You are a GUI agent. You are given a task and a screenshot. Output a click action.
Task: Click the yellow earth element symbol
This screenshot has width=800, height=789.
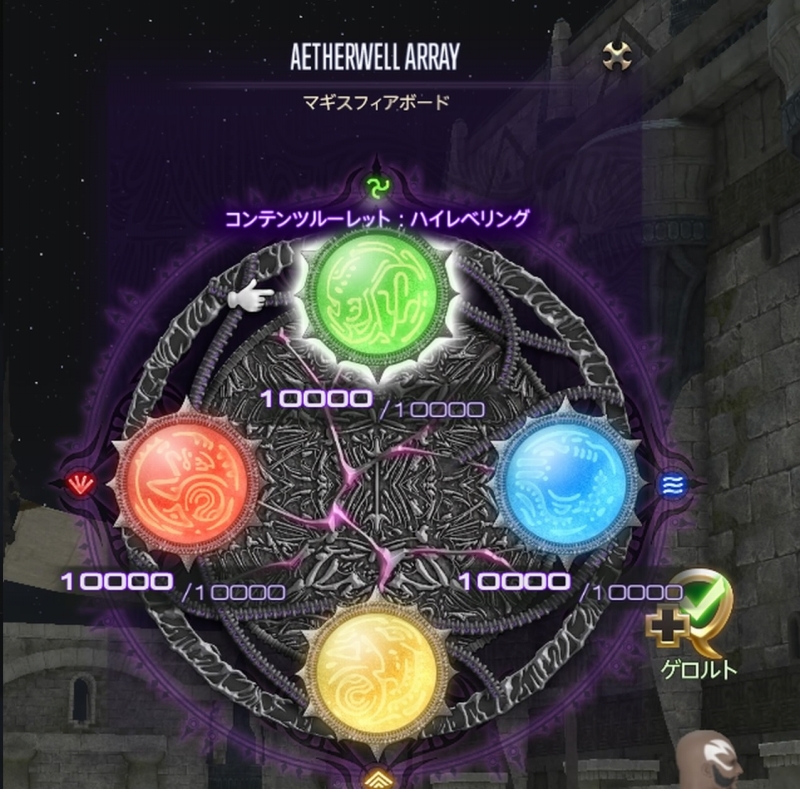click(x=377, y=775)
